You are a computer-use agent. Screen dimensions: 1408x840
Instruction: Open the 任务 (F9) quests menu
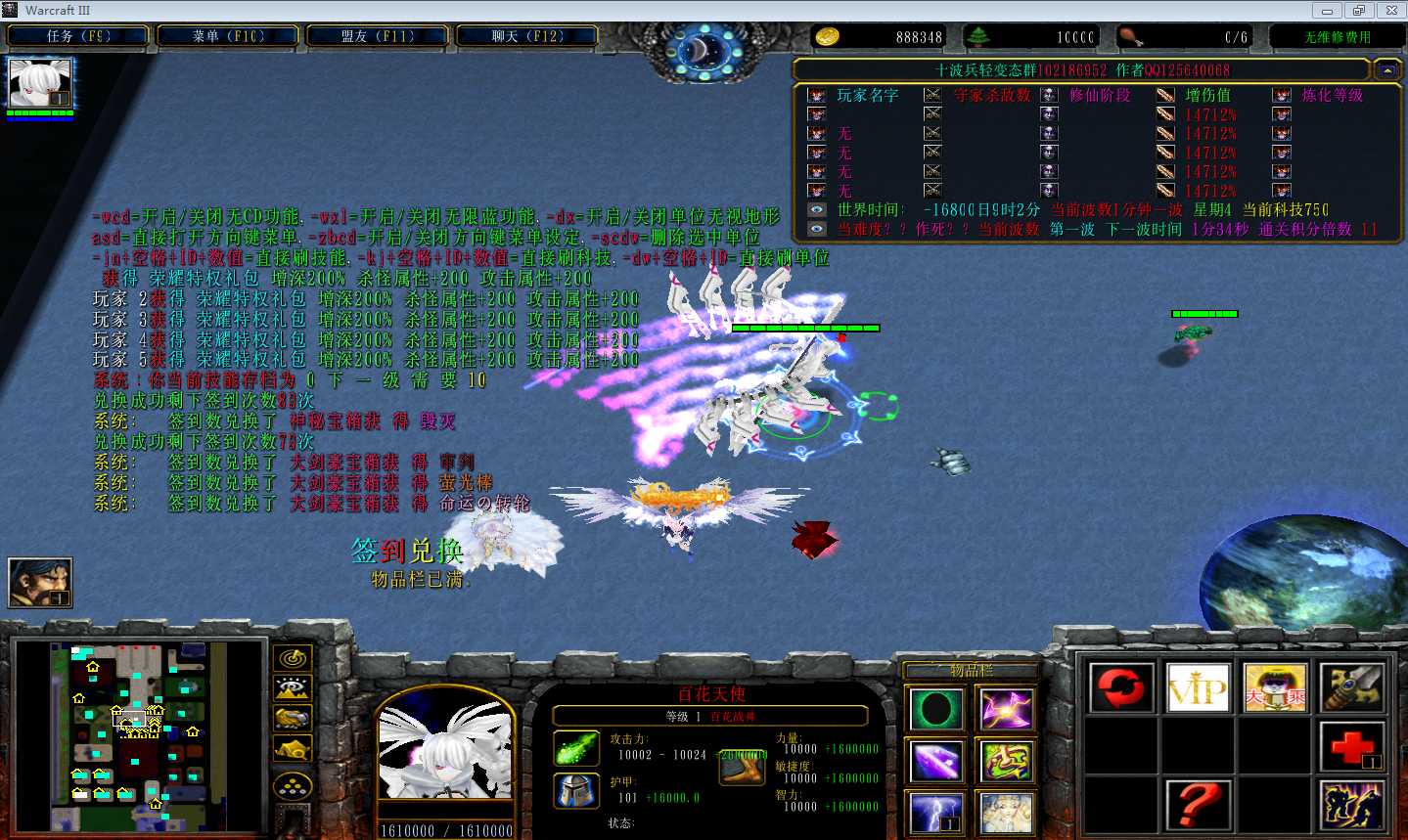tap(78, 36)
